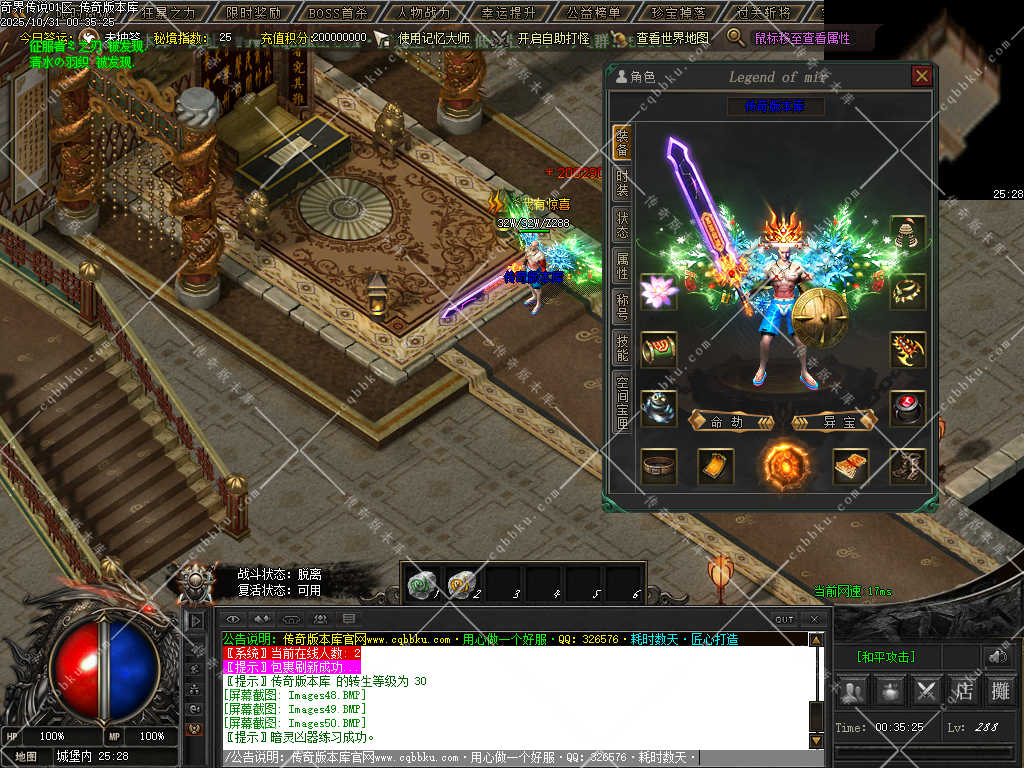Open the 状态 status tab
1024x768 pixels.
point(622,224)
